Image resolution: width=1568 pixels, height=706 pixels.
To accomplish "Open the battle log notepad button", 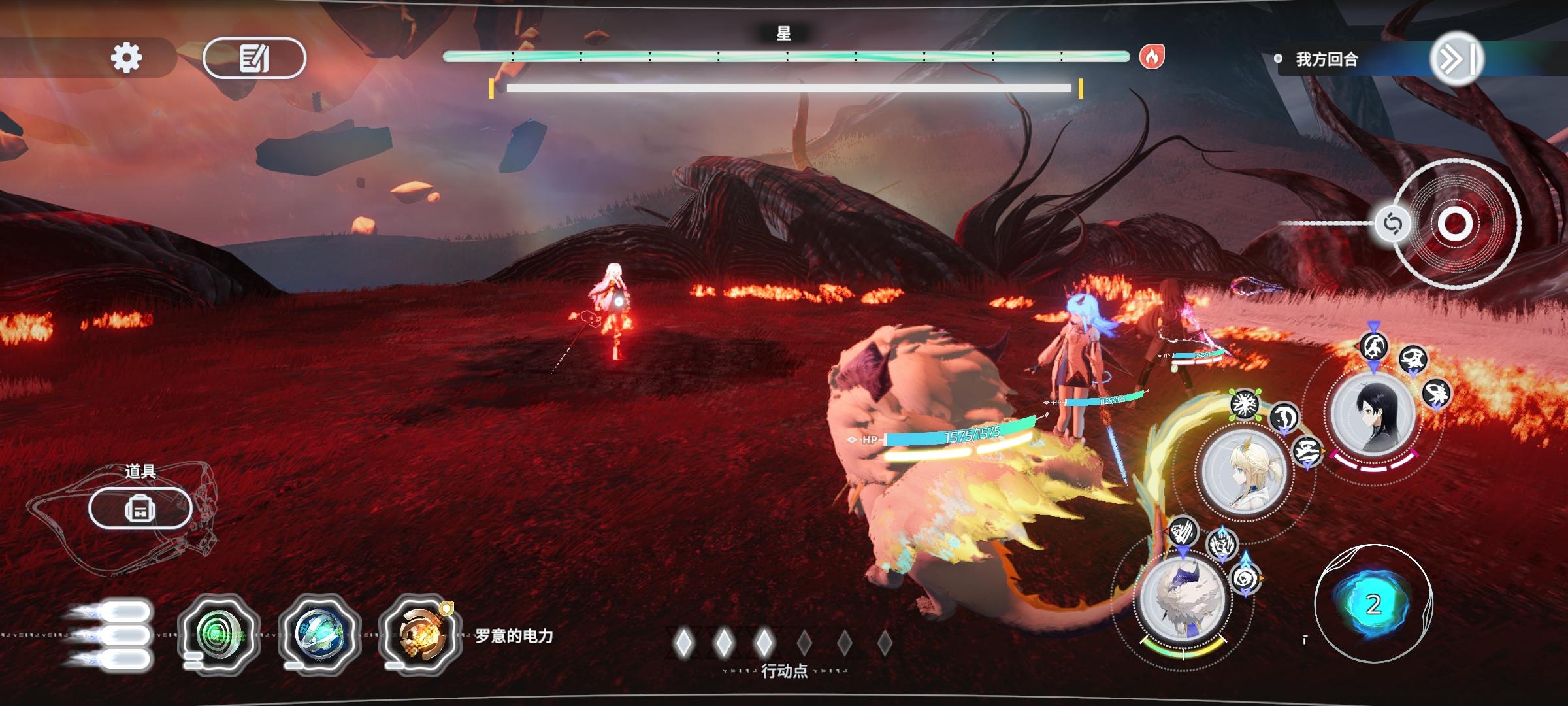I will [254, 58].
